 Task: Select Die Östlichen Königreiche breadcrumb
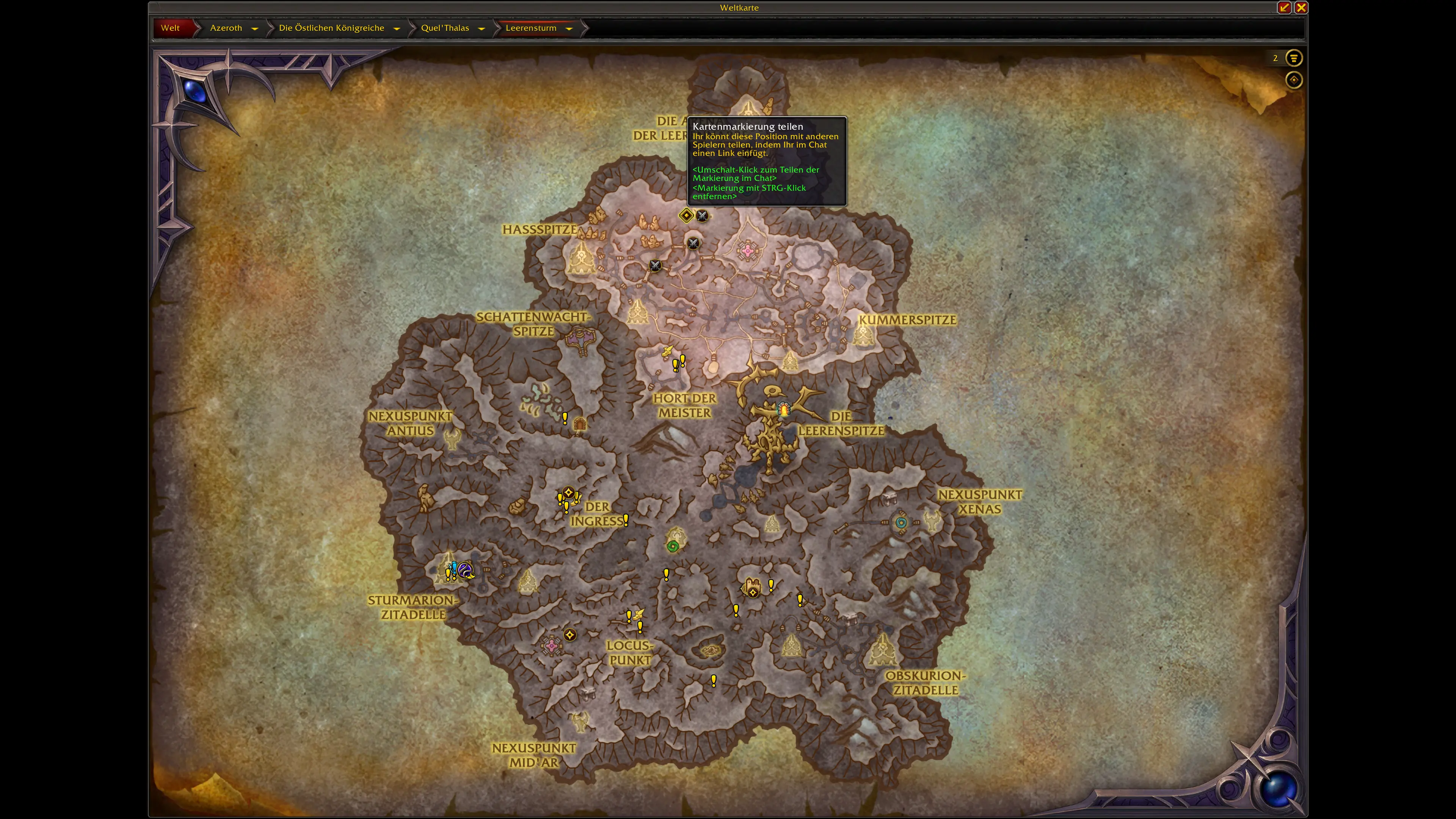point(331,28)
